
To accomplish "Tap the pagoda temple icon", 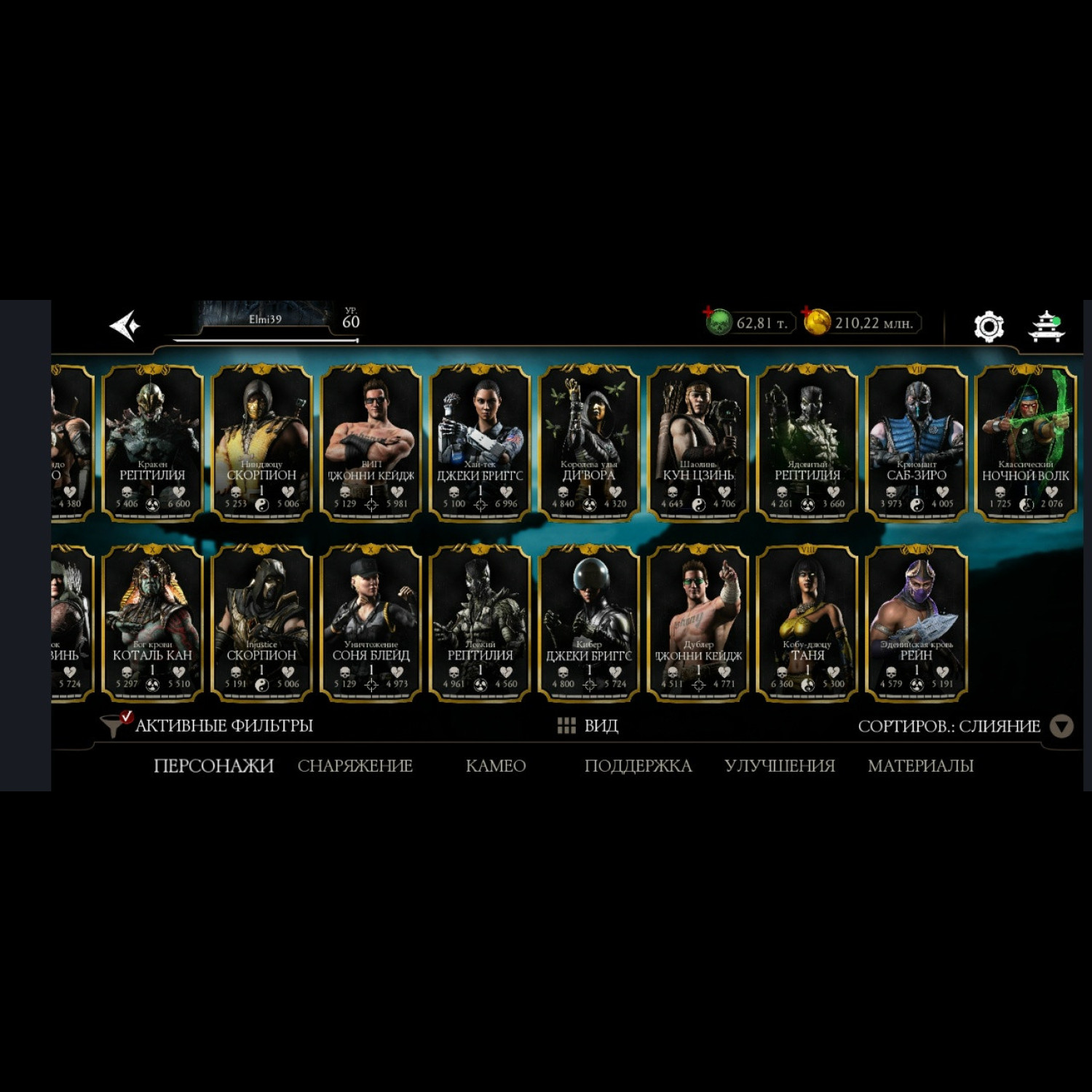I will click(1046, 325).
